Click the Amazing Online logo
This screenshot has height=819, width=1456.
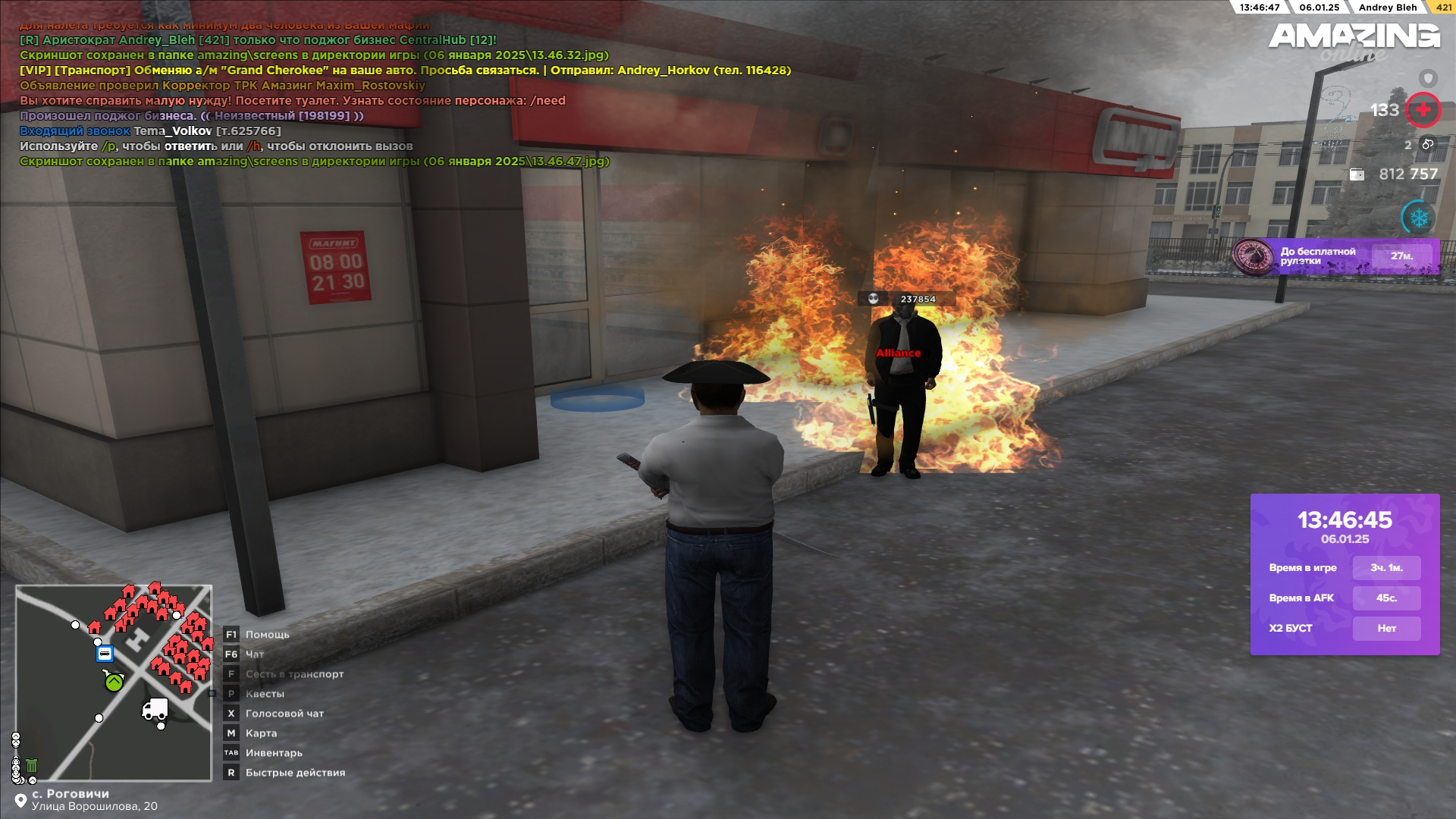tap(1354, 39)
